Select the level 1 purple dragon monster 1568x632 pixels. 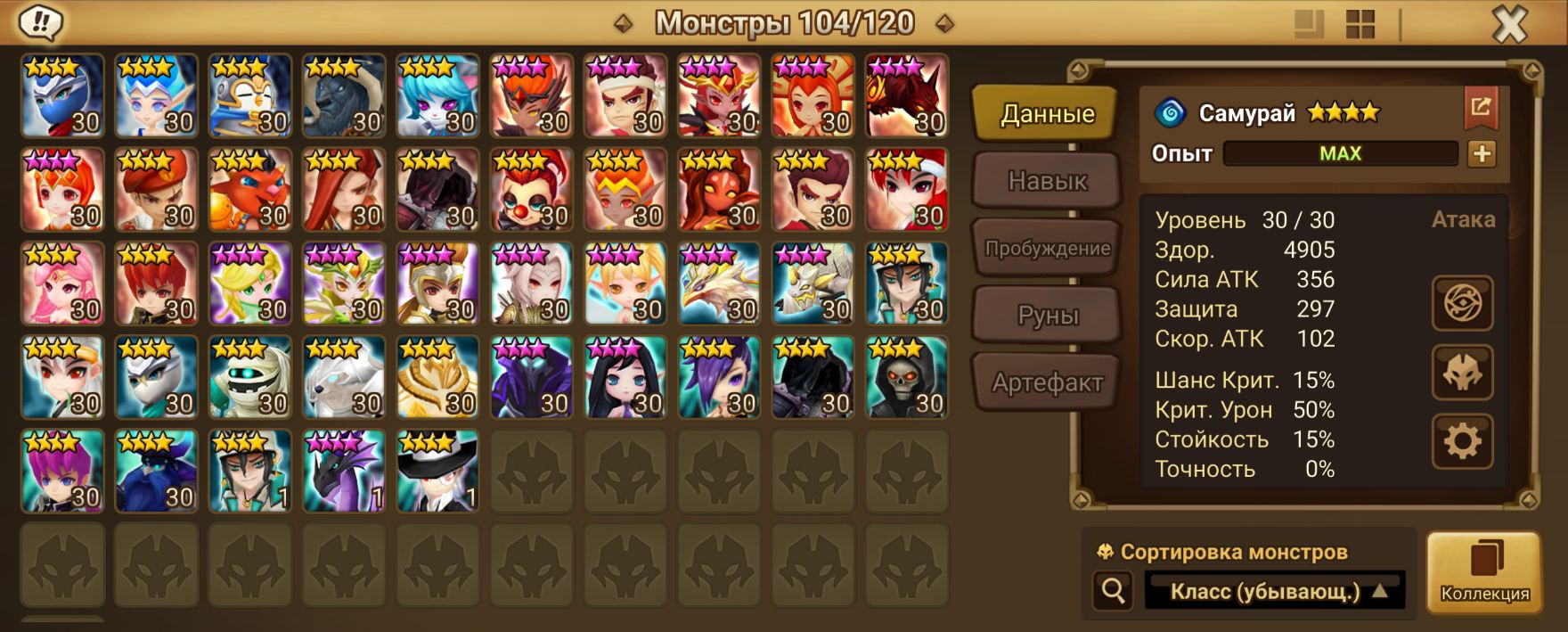point(344,472)
